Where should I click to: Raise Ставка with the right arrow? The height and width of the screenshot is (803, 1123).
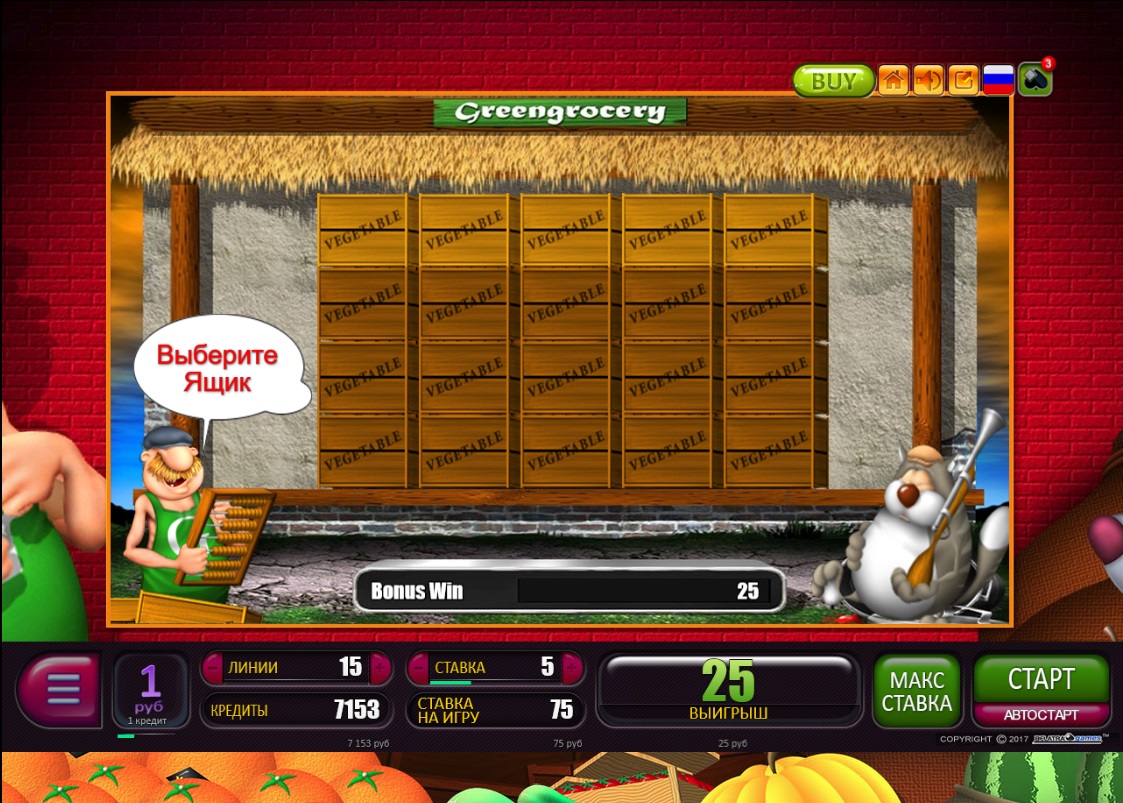571,667
